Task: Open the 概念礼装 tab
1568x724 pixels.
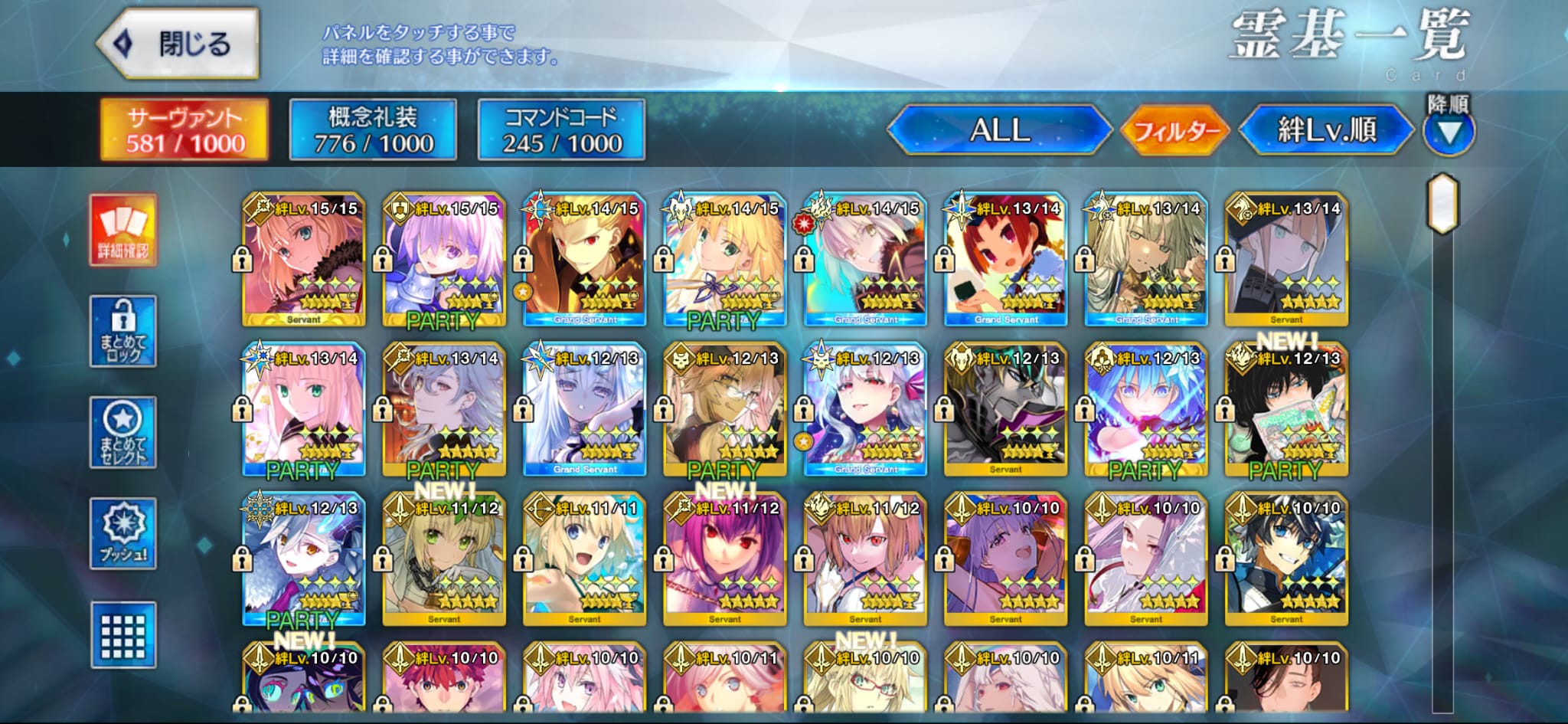Action: (x=373, y=130)
